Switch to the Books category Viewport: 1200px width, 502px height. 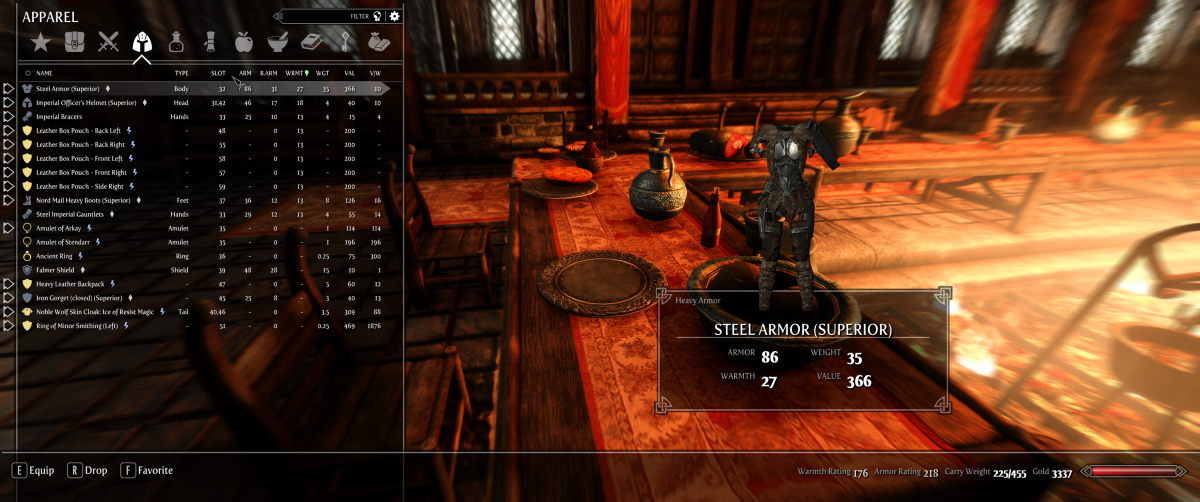(x=311, y=42)
